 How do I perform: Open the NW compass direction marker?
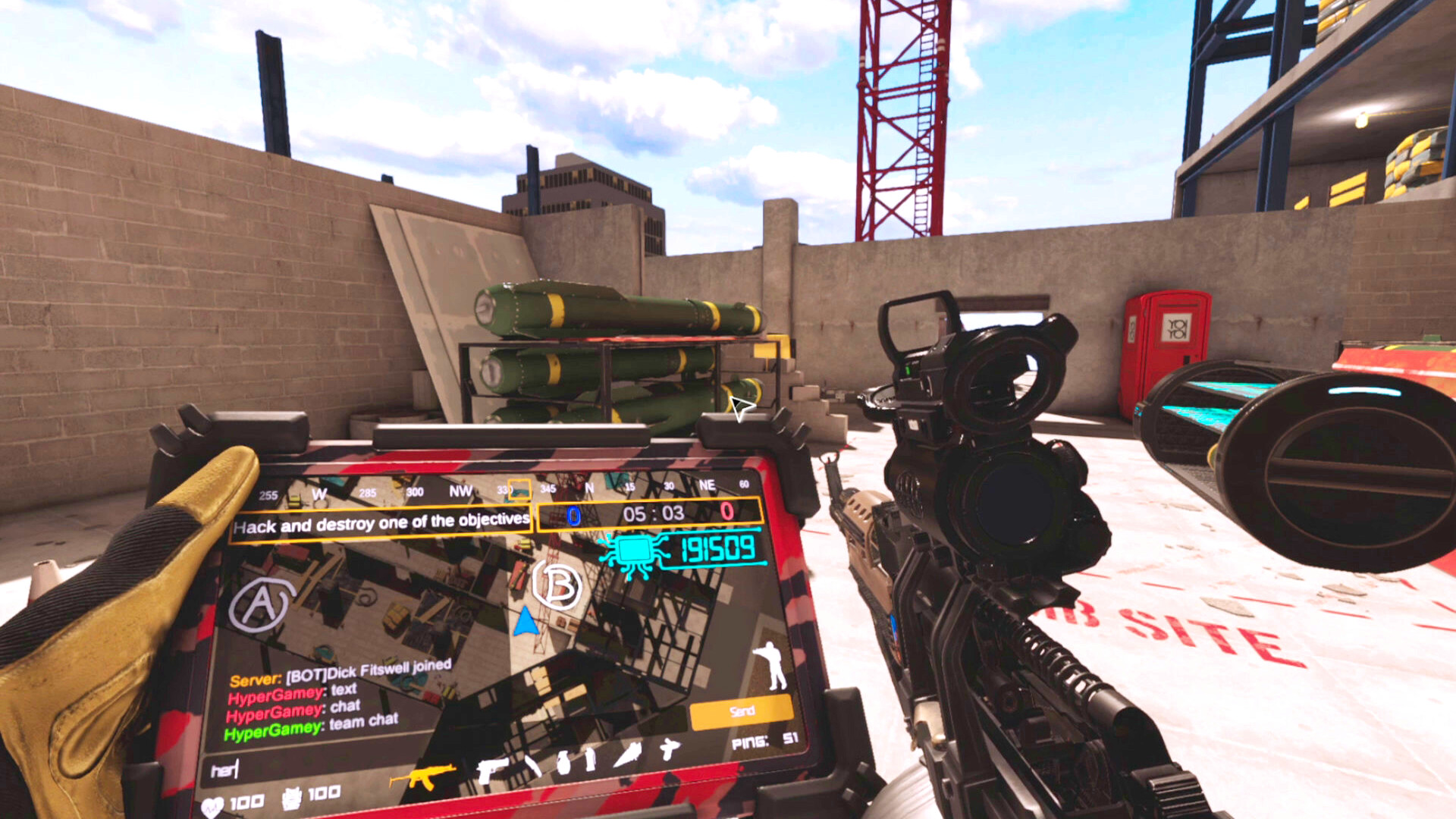pos(462,490)
